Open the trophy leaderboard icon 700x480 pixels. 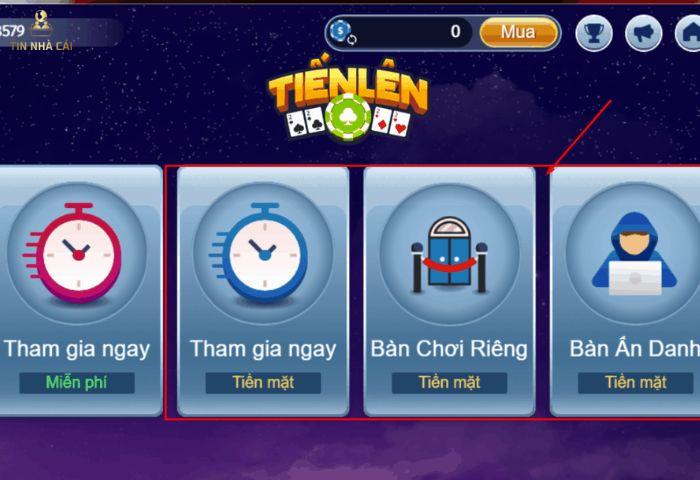[595, 35]
